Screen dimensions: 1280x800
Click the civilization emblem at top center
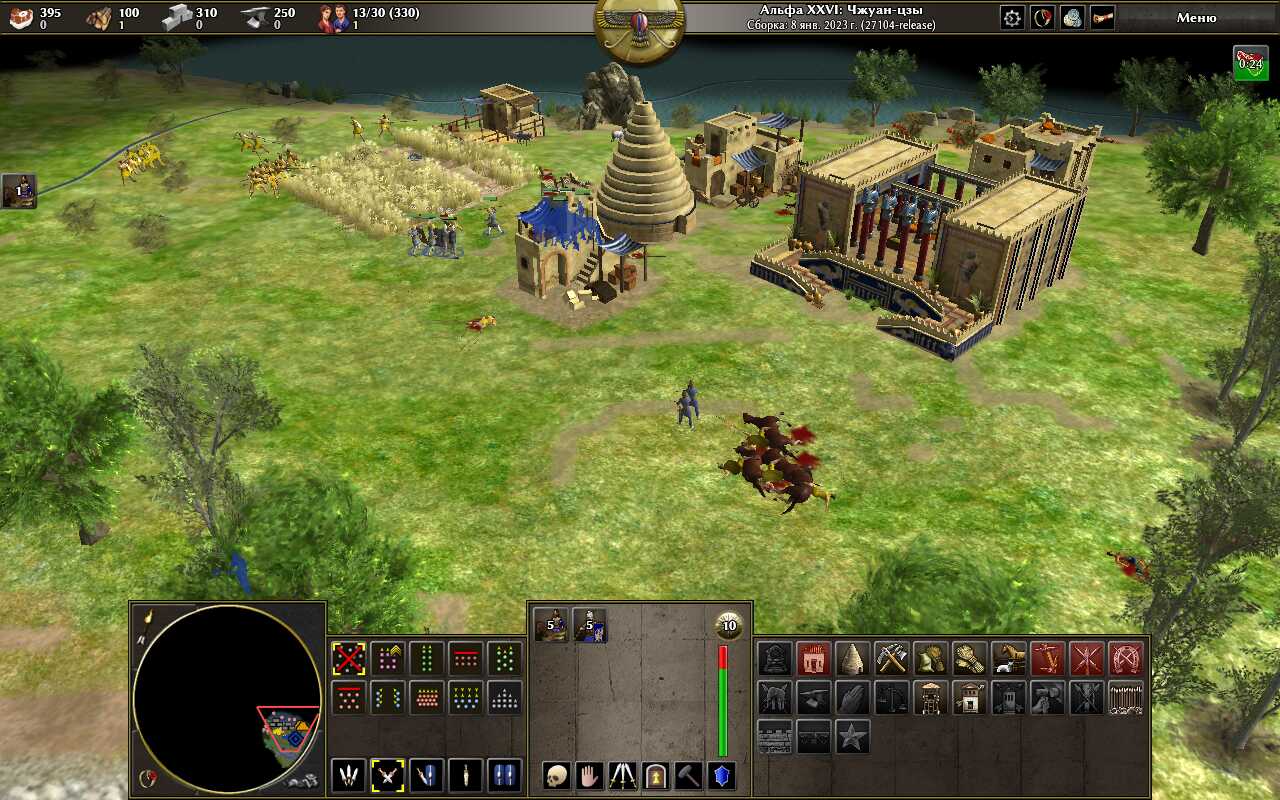click(640, 26)
